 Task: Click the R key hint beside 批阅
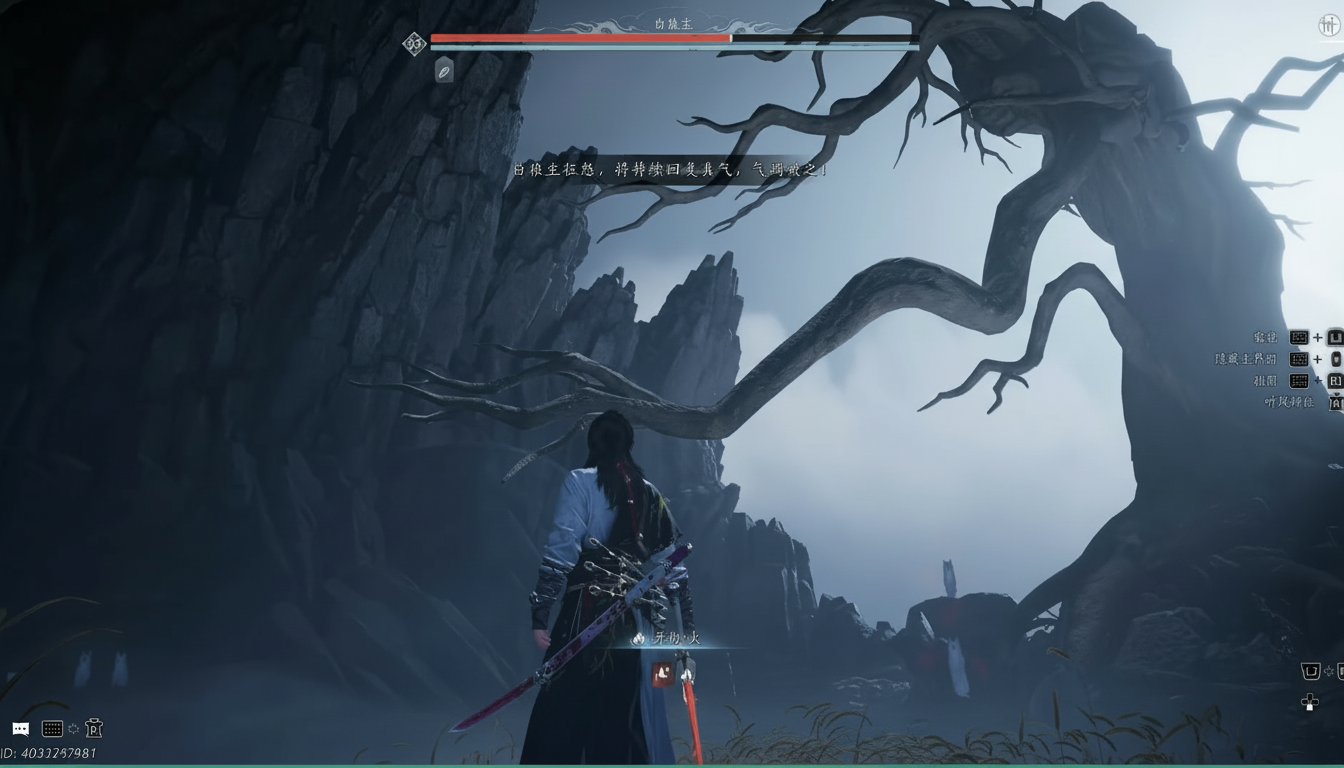(1336, 381)
